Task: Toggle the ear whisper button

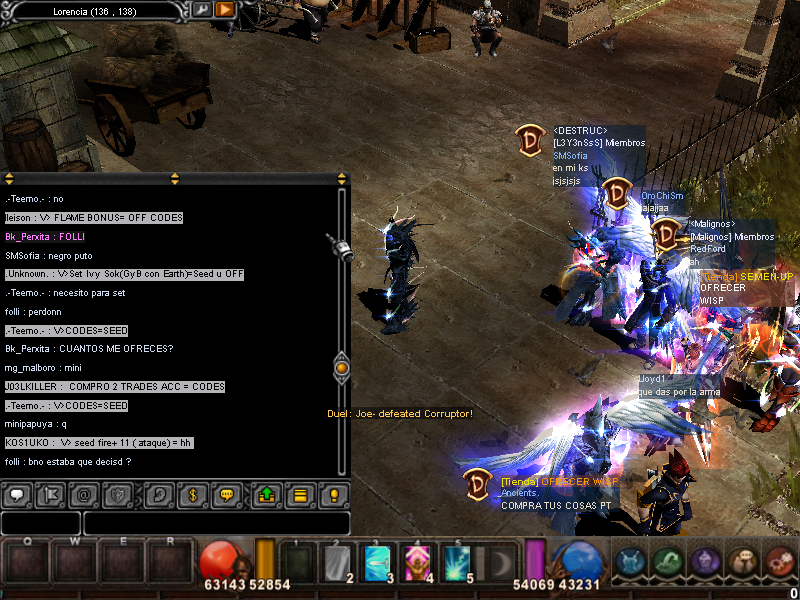Action: [158, 494]
